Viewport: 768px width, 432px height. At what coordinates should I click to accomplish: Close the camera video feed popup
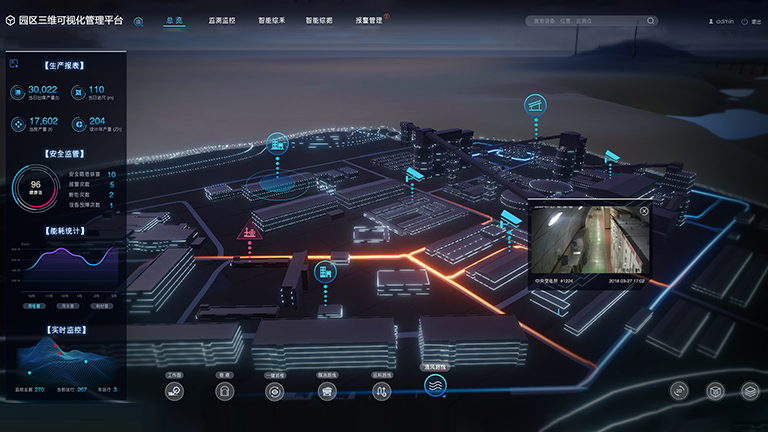tap(644, 211)
